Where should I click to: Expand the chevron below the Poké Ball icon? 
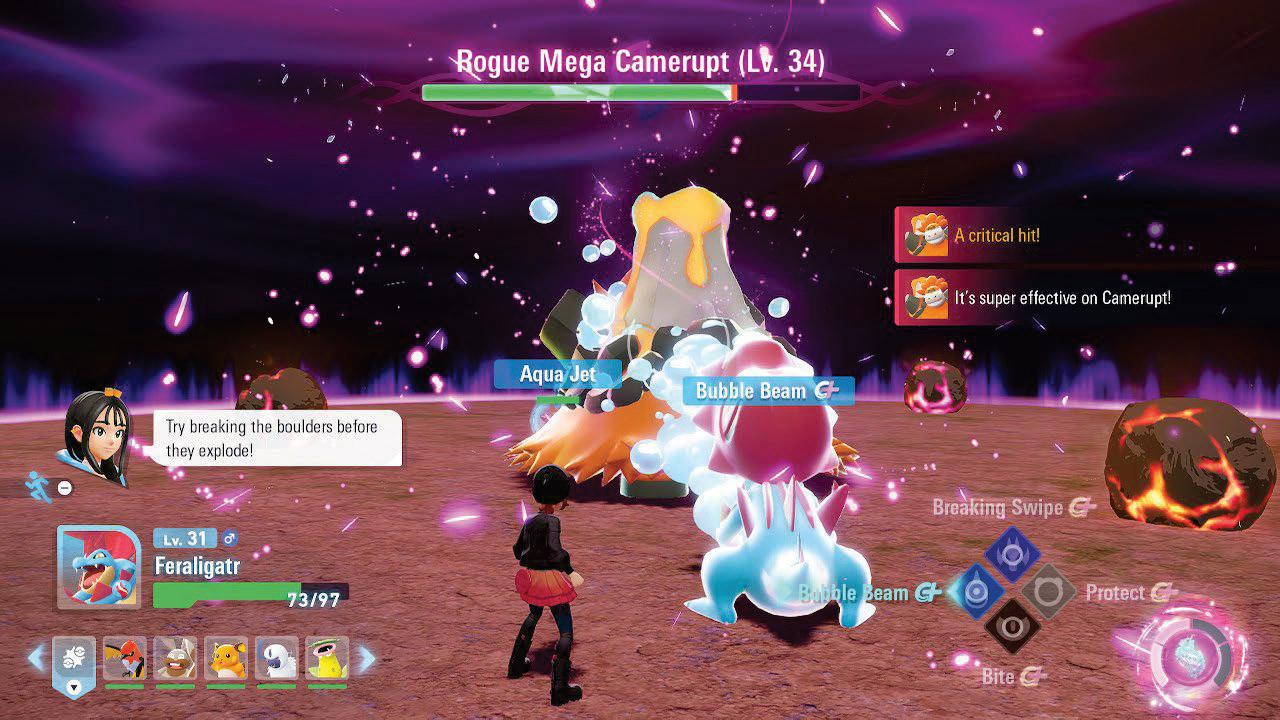coord(74,687)
